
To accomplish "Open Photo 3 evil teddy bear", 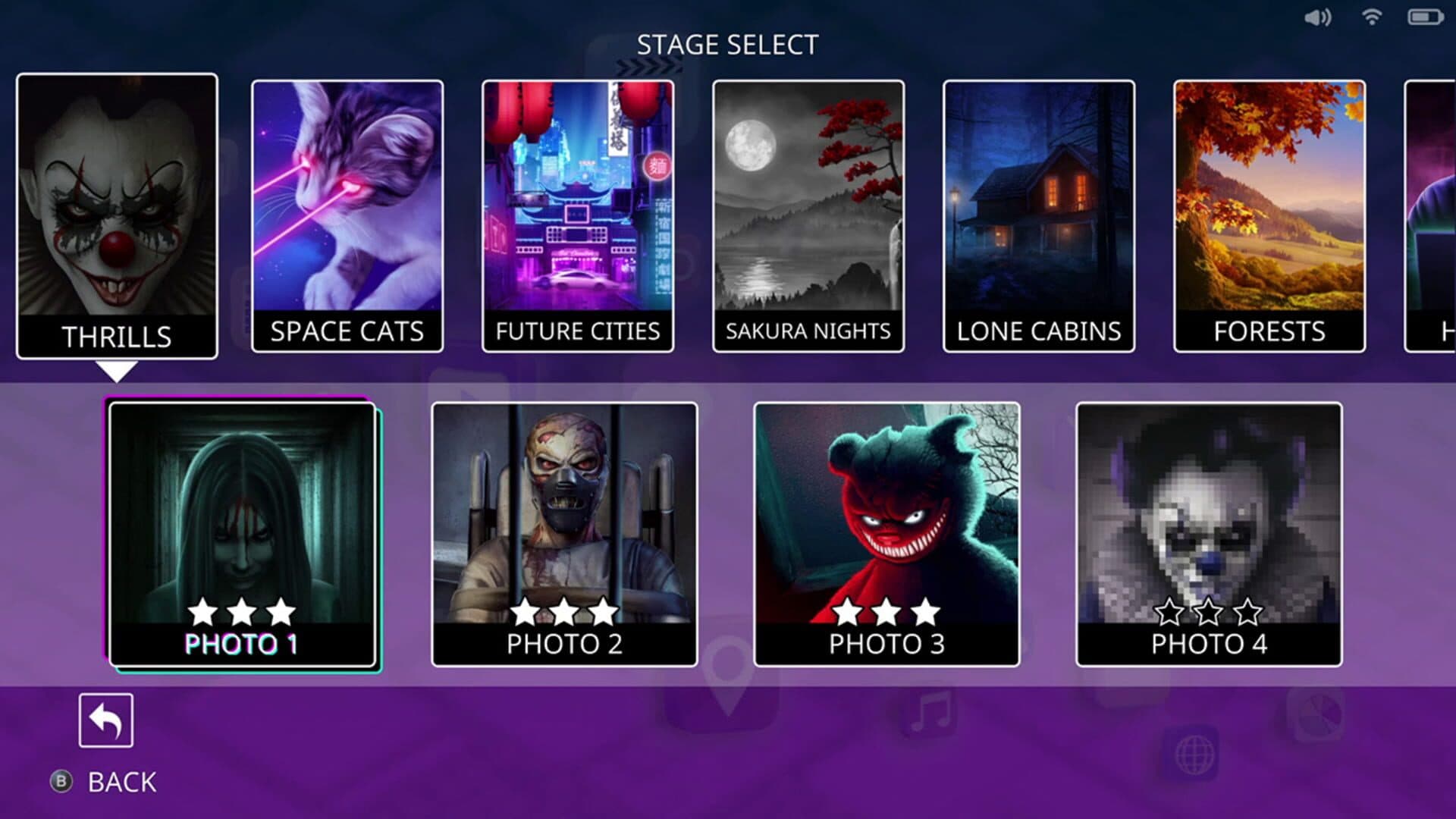I will tap(886, 534).
